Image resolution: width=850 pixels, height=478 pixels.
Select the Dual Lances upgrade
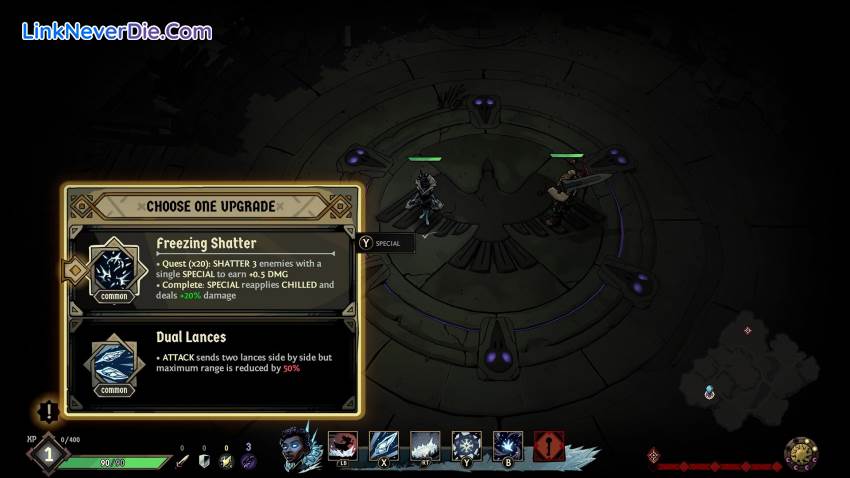click(x=212, y=362)
